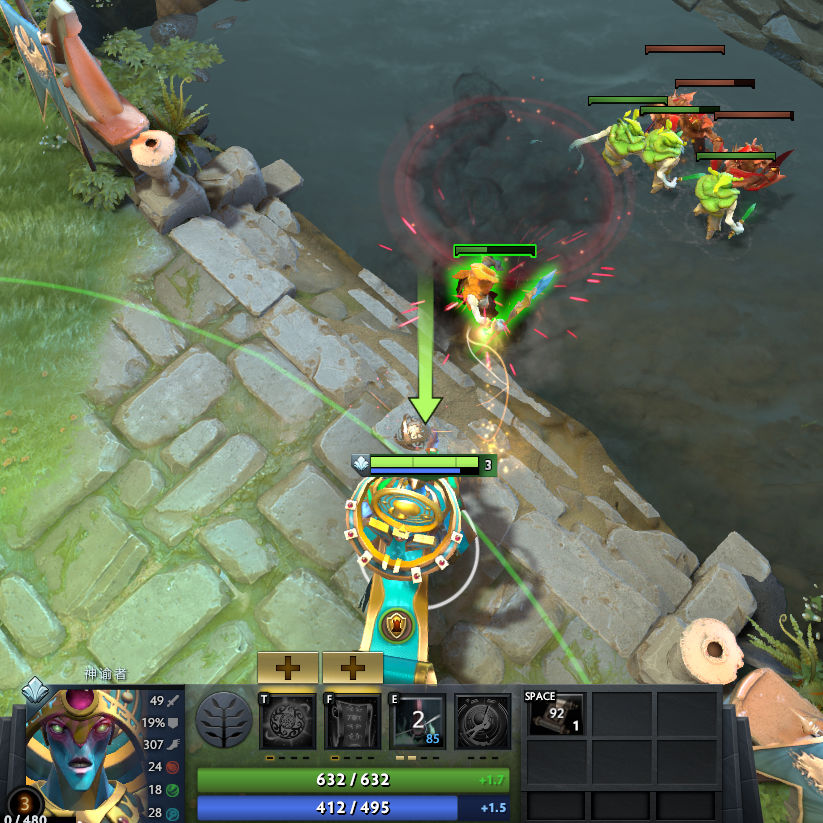Viewport: 823px width, 823px height.
Task: Level up the T ability with plus button
Action: point(288,667)
